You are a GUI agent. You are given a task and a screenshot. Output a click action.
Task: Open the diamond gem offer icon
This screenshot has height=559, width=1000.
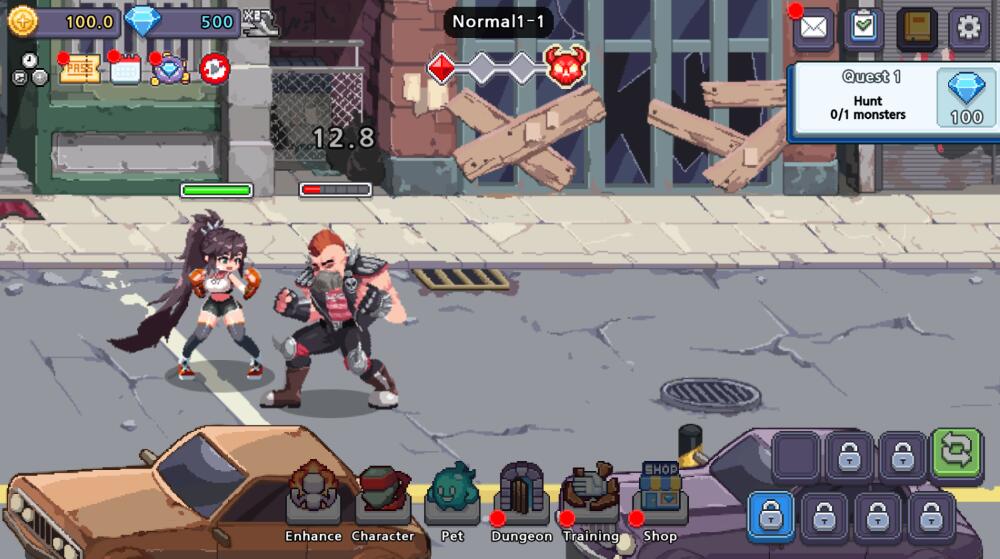[x=169, y=69]
